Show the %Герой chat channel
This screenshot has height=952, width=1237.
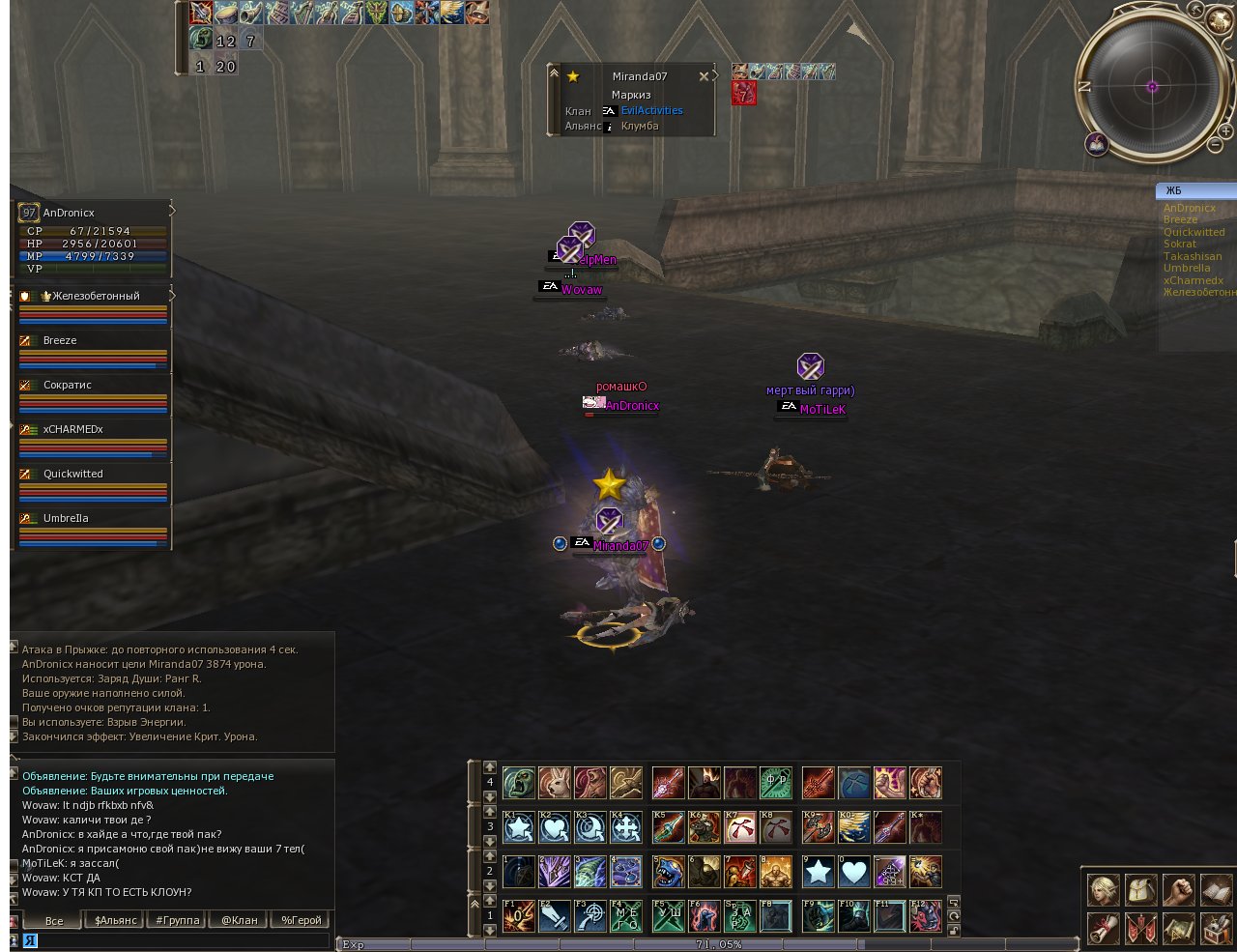[x=302, y=920]
